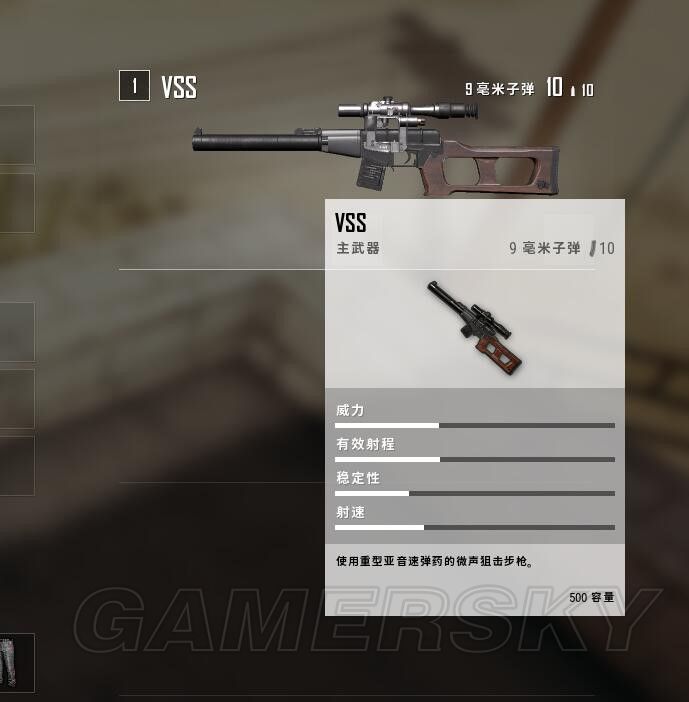Viewport: 689px width, 702px height.
Task: Click the VSS thumbnail in the tooltip
Action: click(x=475, y=327)
